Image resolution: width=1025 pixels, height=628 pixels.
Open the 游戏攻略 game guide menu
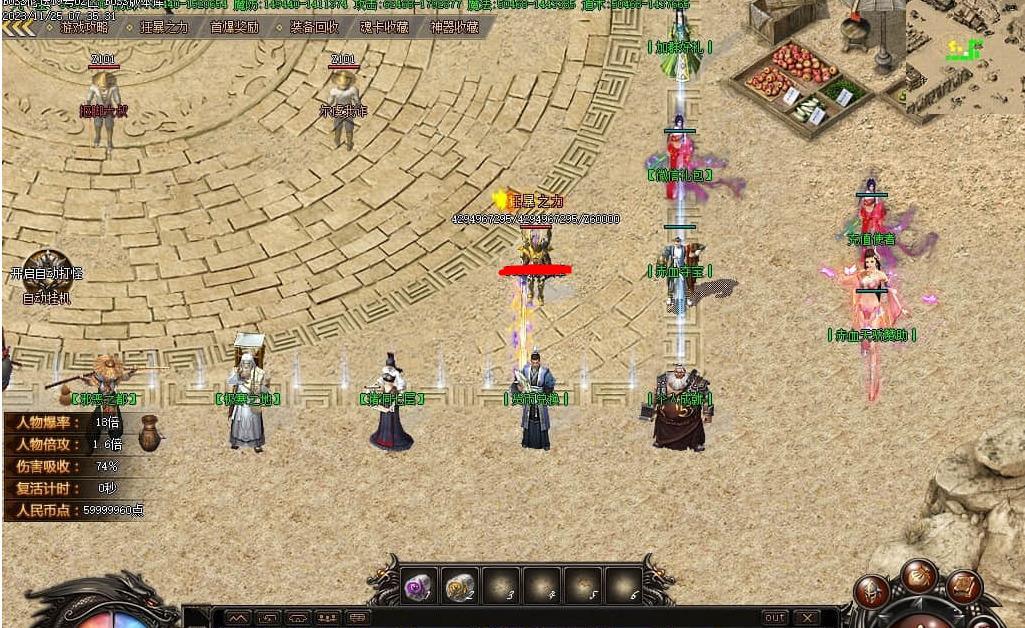[82, 28]
